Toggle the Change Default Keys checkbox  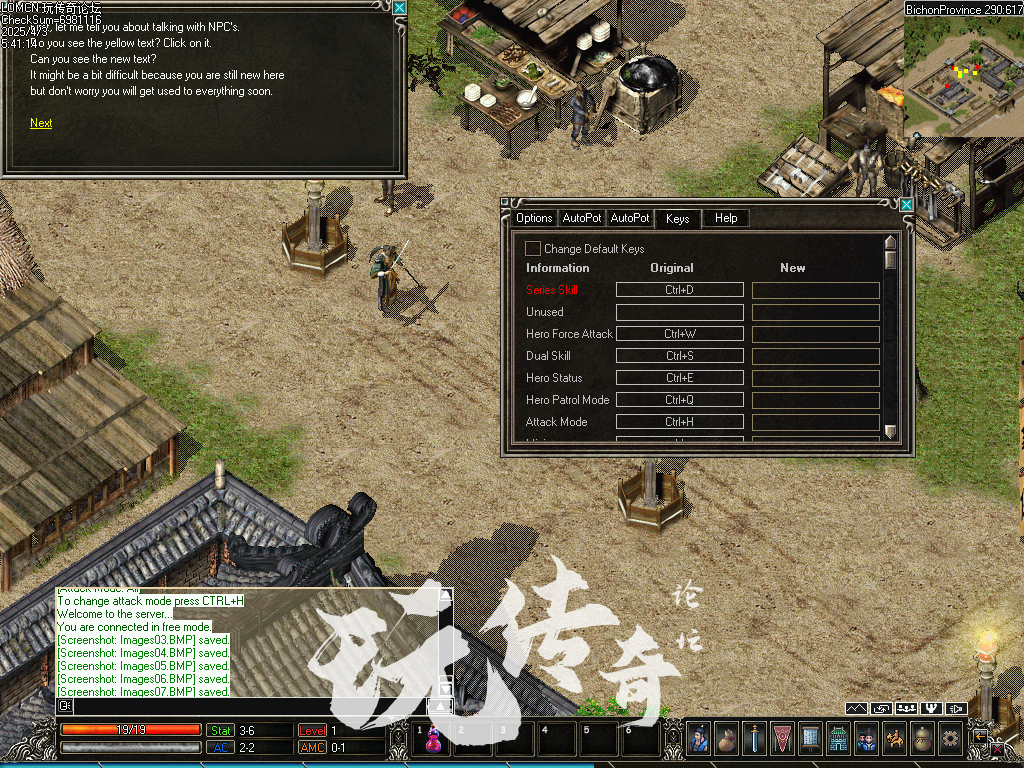533,248
